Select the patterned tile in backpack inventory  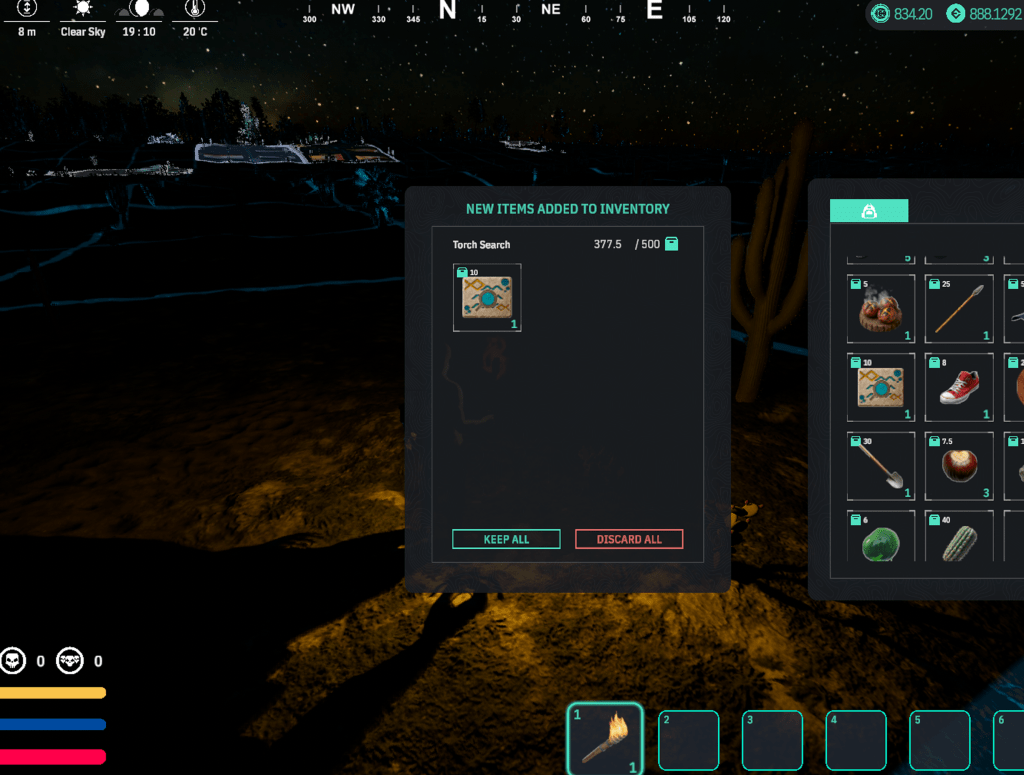click(x=881, y=388)
